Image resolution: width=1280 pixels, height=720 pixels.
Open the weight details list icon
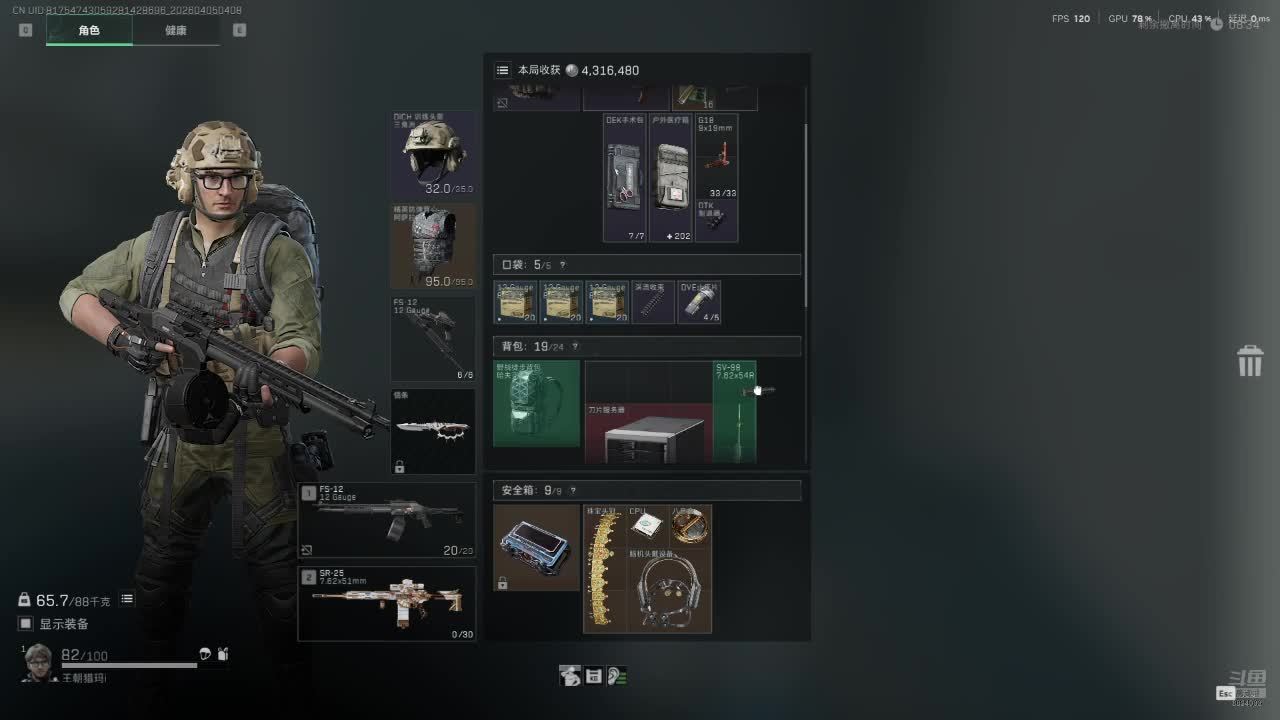[x=127, y=599]
